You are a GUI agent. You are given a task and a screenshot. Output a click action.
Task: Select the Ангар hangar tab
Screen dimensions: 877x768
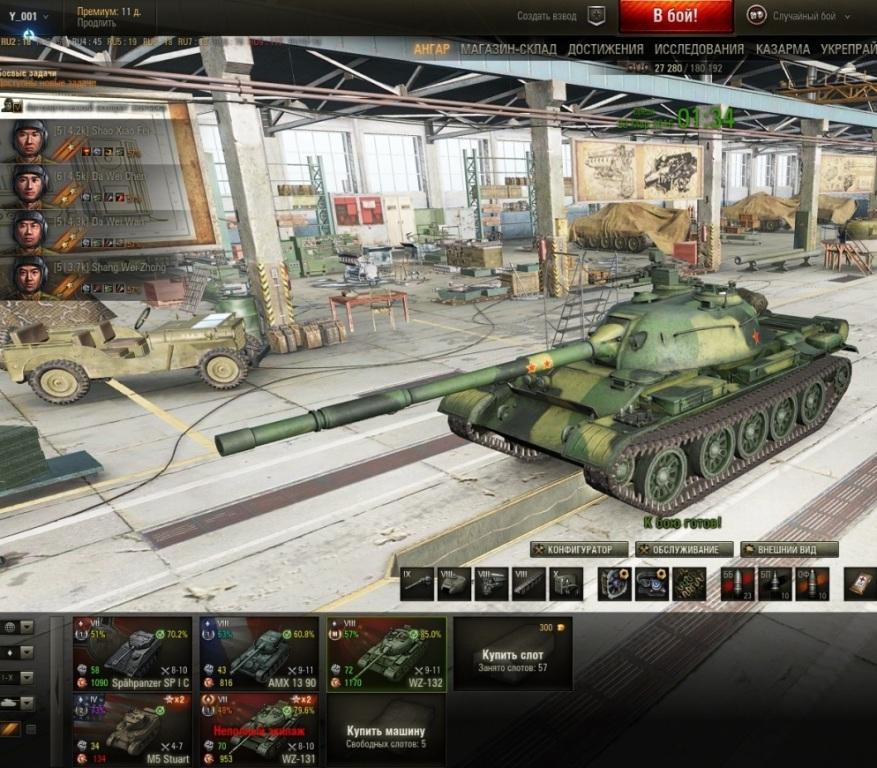(x=431, y=49)
